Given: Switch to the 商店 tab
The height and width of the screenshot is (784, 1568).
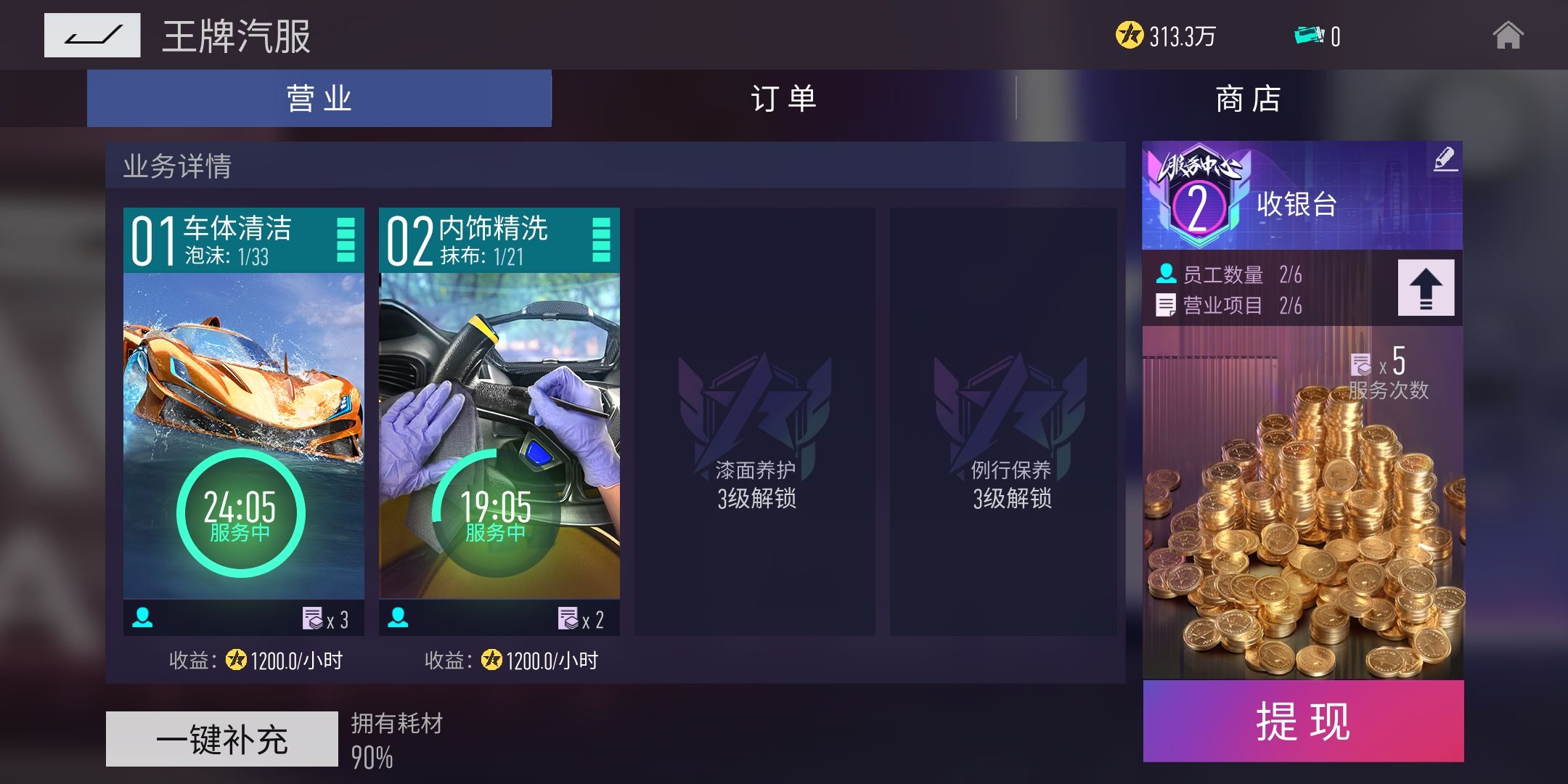Looking at the screenshot, I should (x=1247, y=98).
